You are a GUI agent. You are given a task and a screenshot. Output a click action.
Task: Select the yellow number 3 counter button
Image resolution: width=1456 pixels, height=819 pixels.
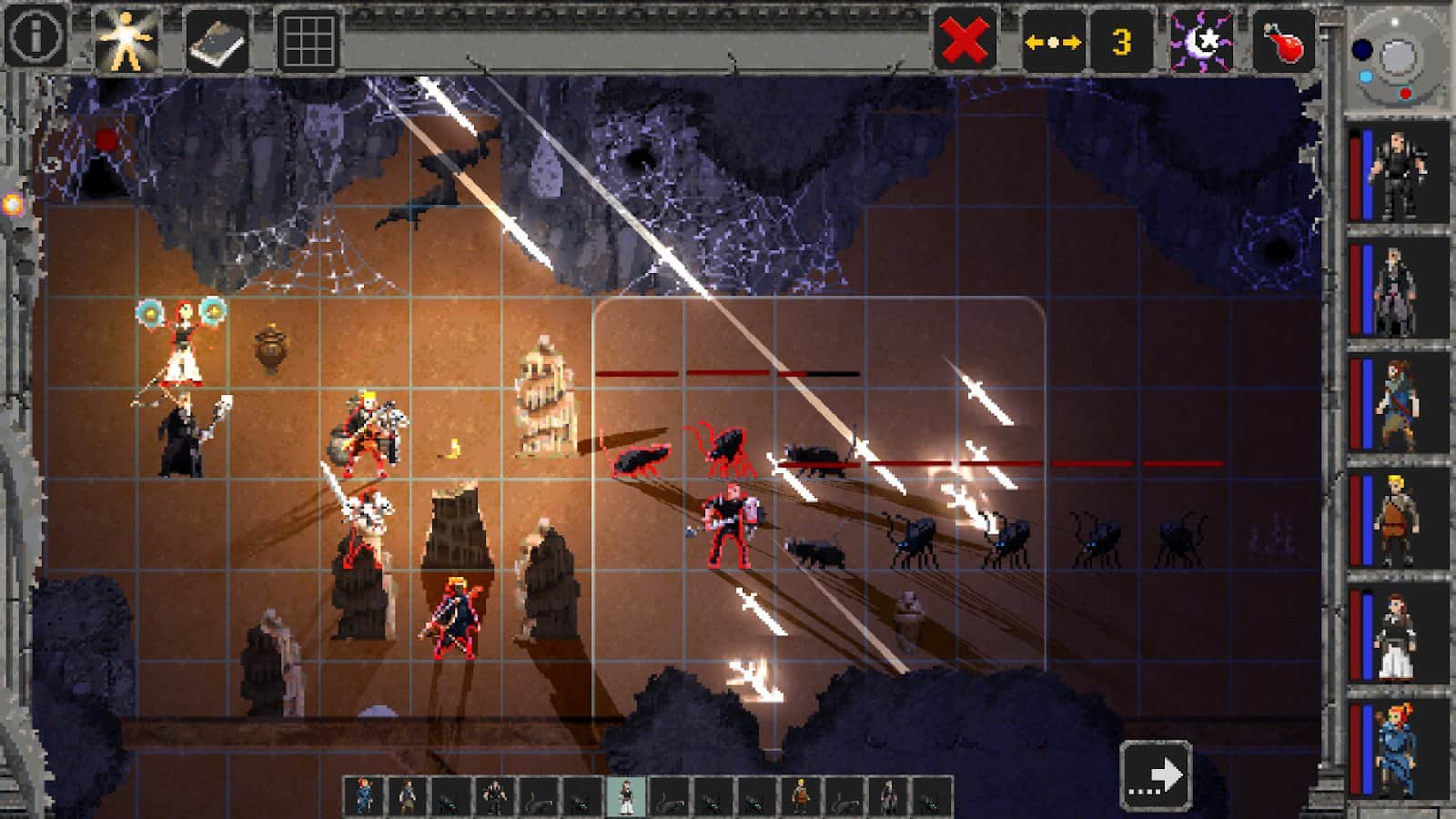1121,41
